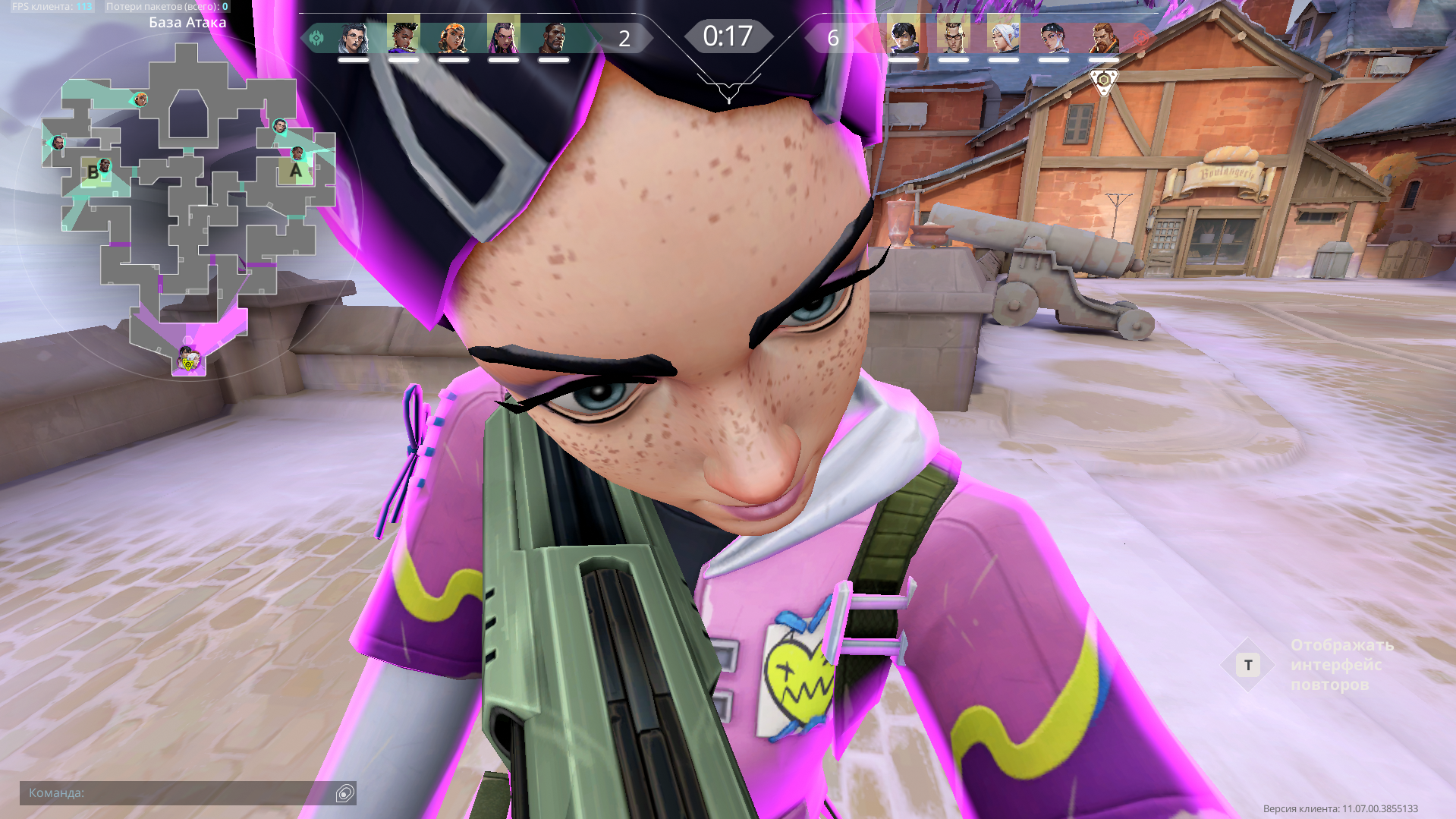
Task: Click the A site marker on the minimap
Action: coord(296,171)
